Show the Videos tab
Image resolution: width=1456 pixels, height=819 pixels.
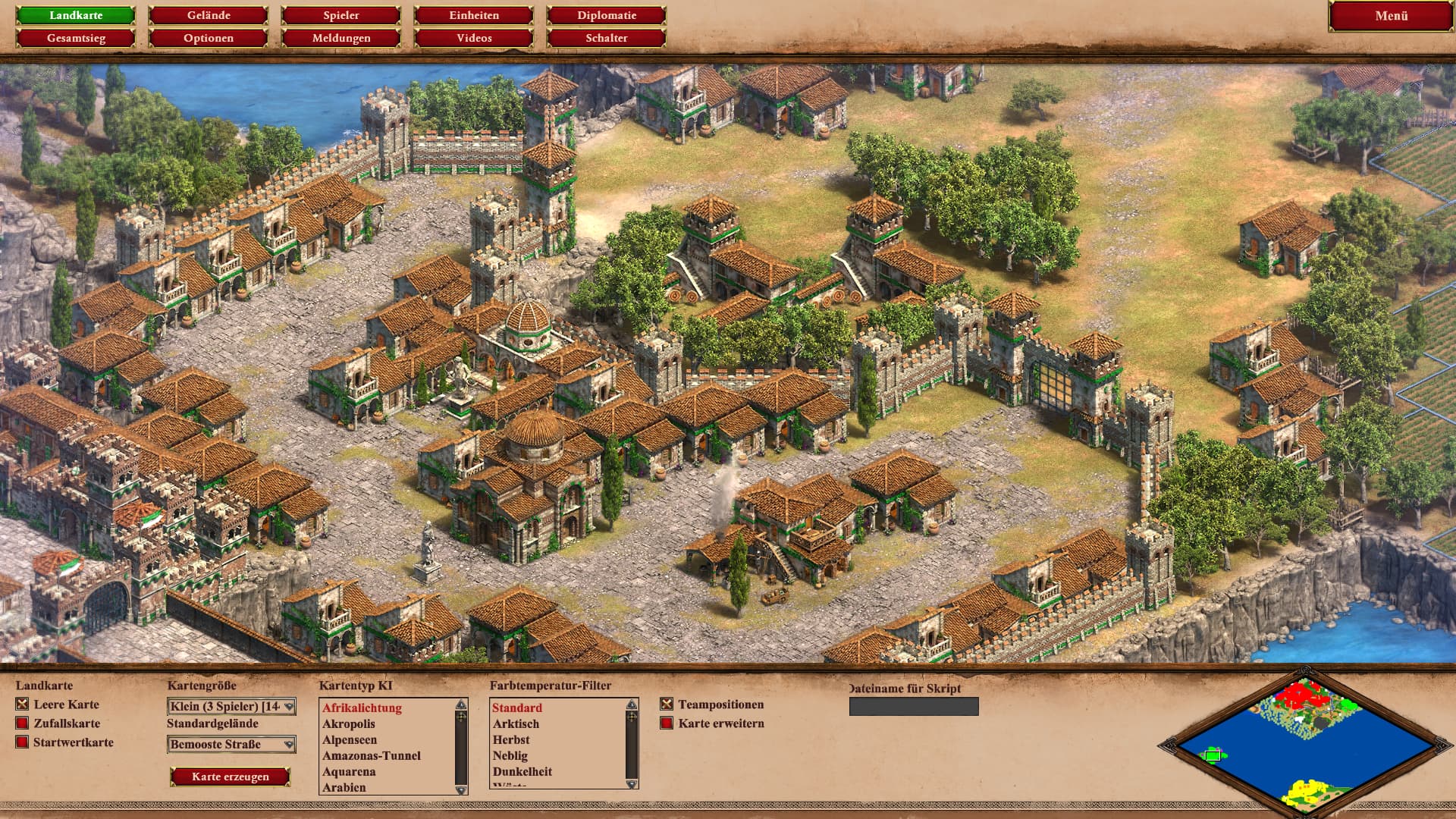[x=474, y=38]
